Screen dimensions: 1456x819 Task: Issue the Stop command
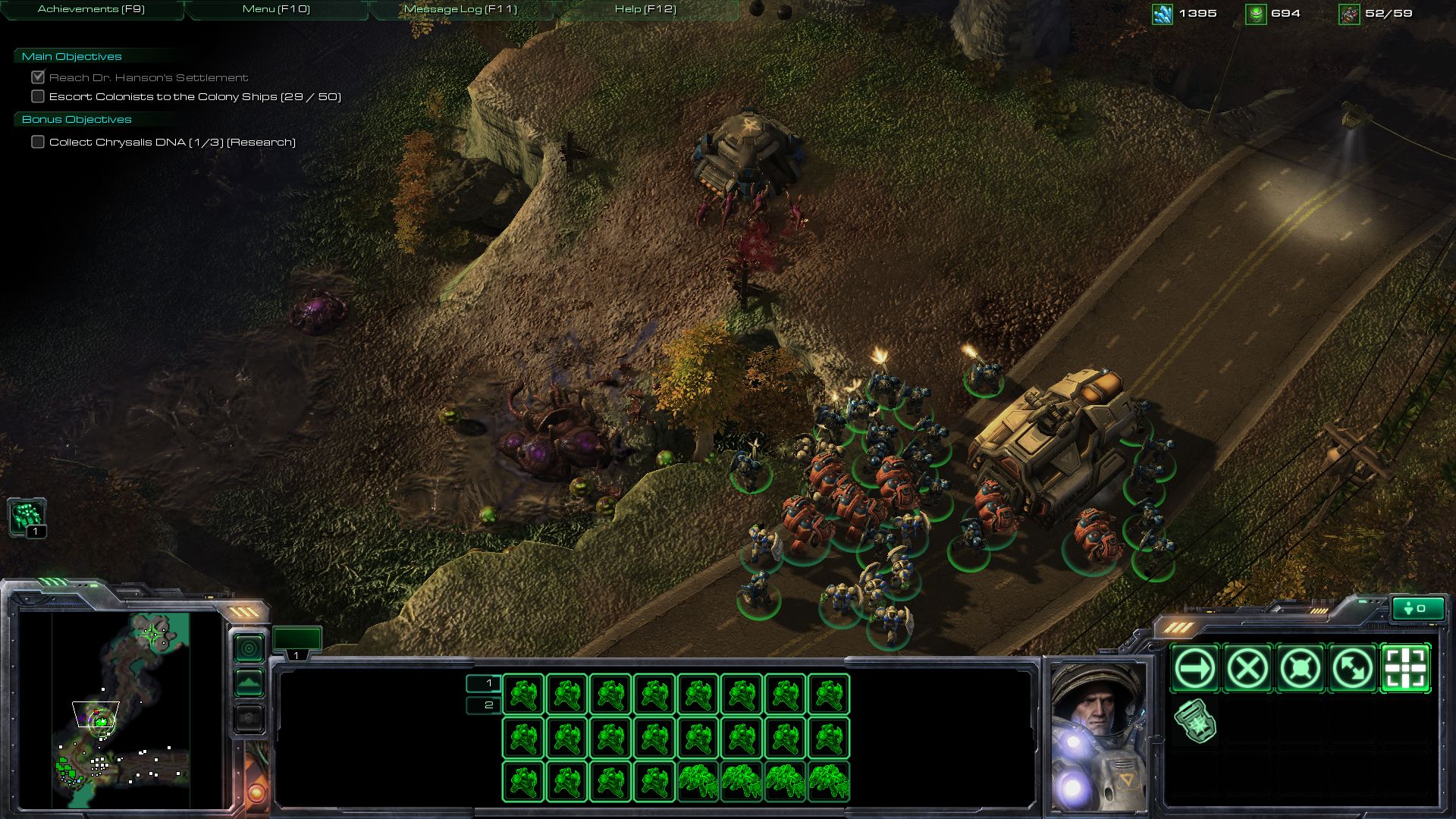click(x=1247, y=669)
